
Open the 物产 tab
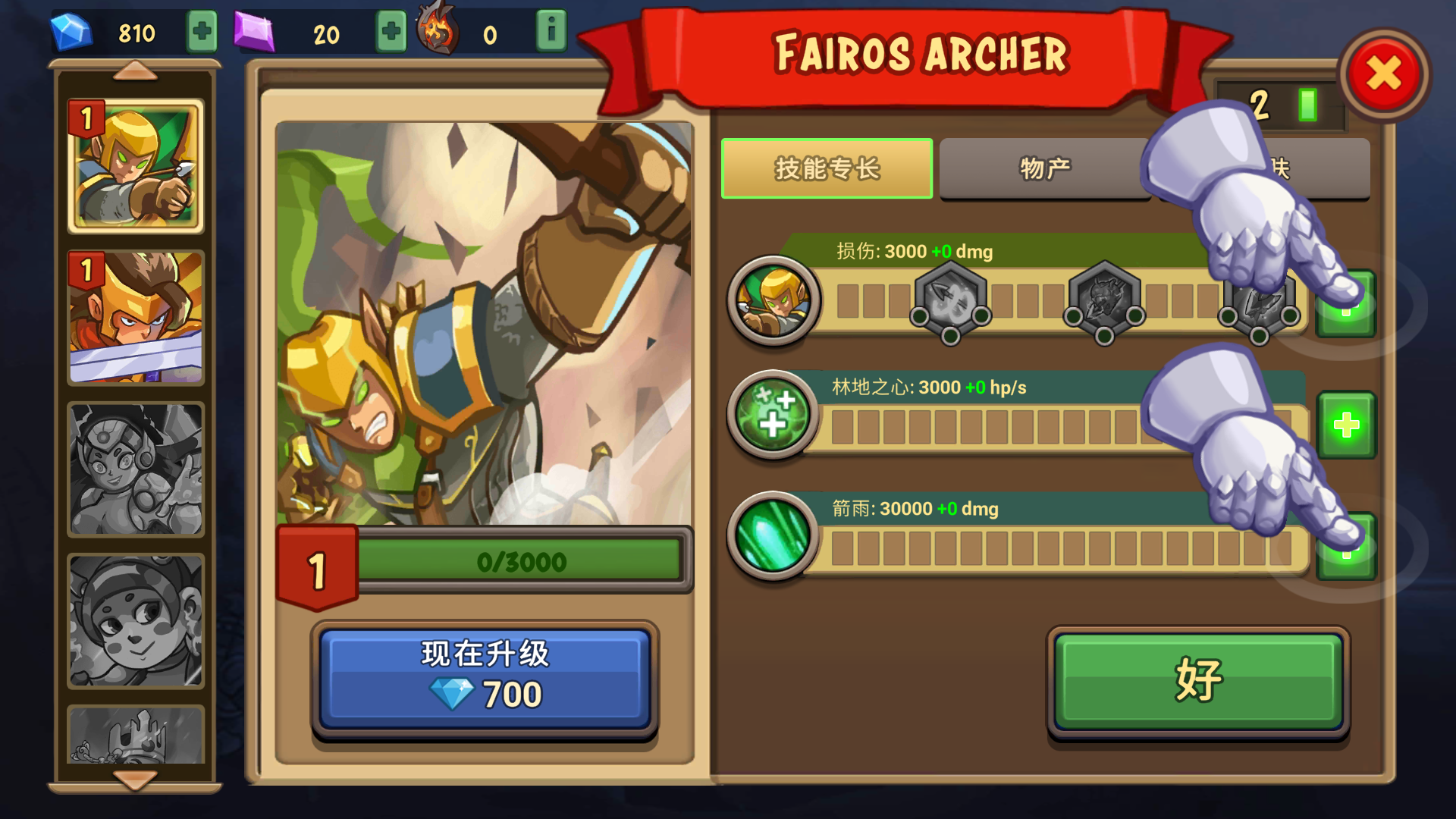click(1045, 168)
